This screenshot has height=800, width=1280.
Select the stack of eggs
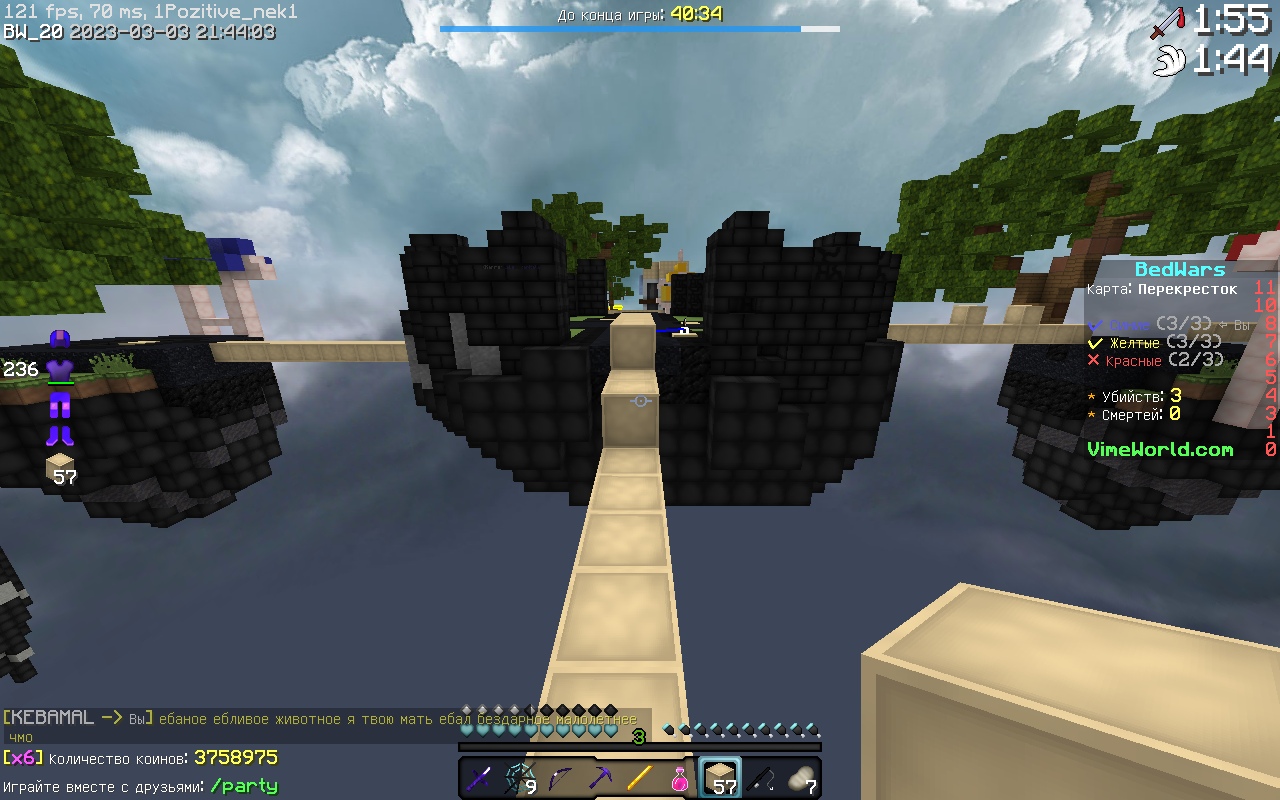tap(798, 778)
